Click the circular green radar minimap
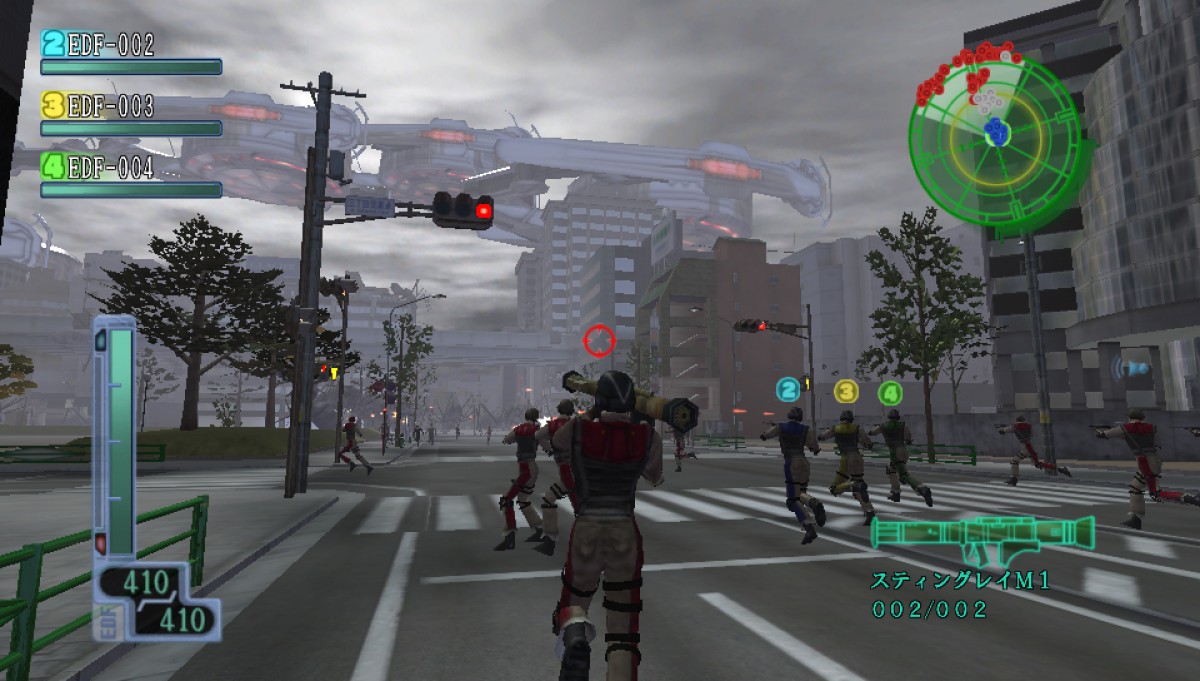This screenshot has height=681, width=1200. tap(995, 138)
